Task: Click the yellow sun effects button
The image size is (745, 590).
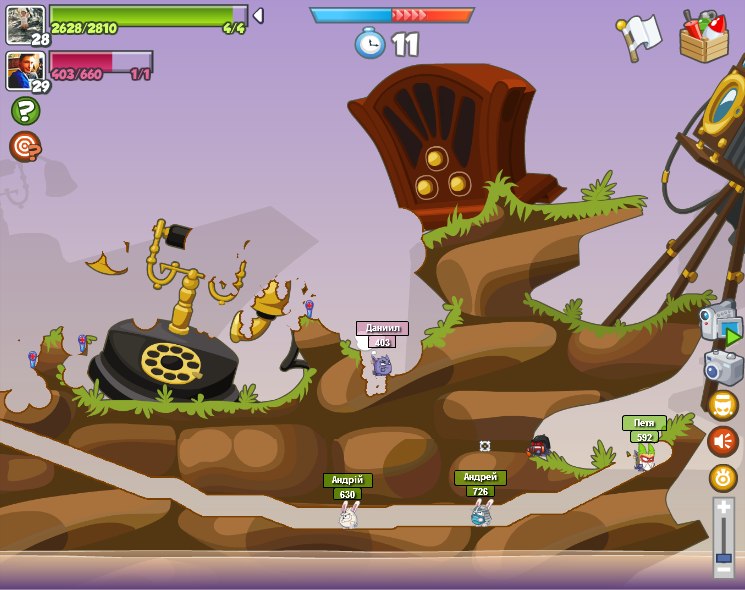Action: pos(723,478)
